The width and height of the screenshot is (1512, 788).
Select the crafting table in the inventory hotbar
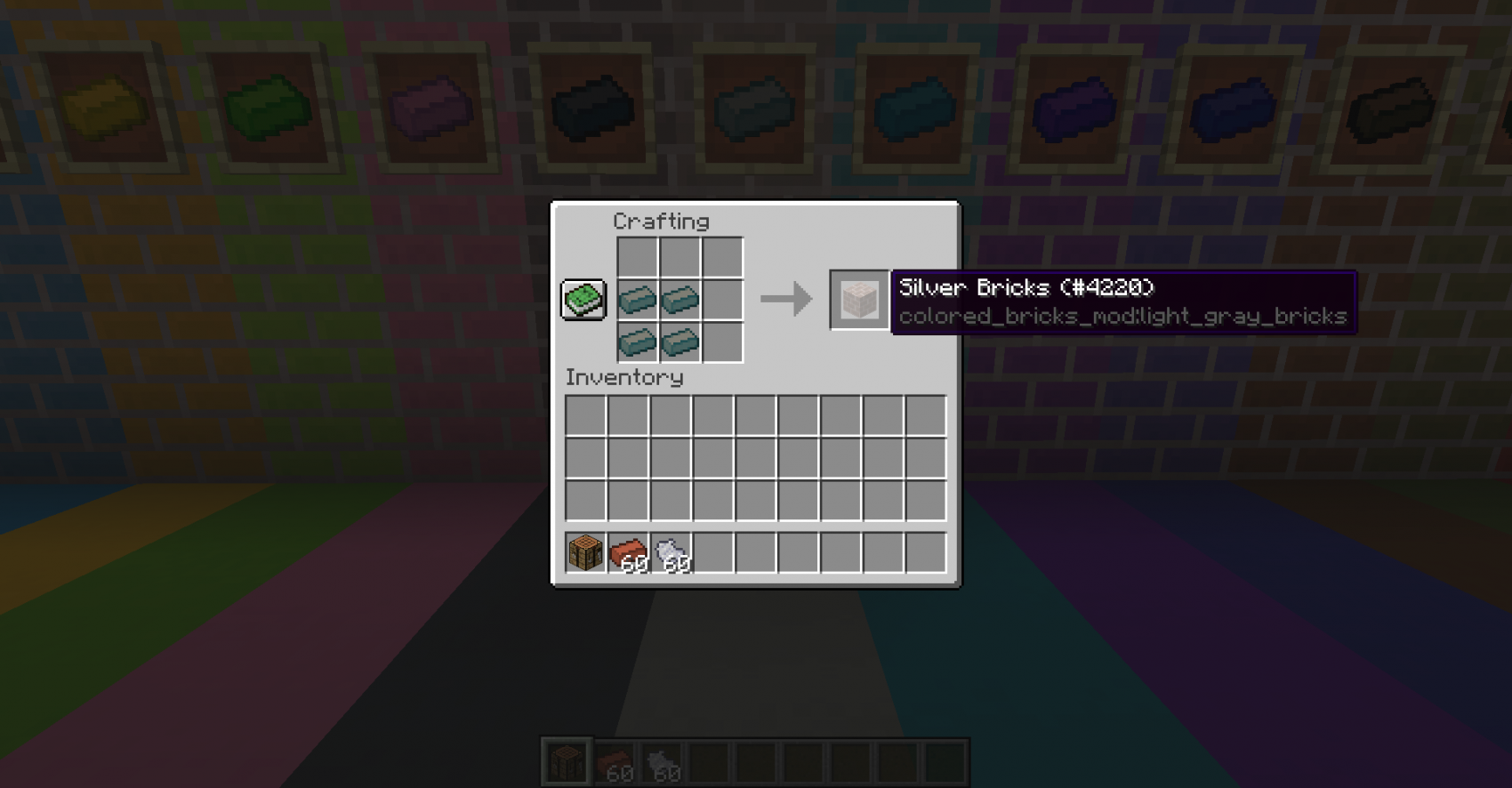click(586, 554)
